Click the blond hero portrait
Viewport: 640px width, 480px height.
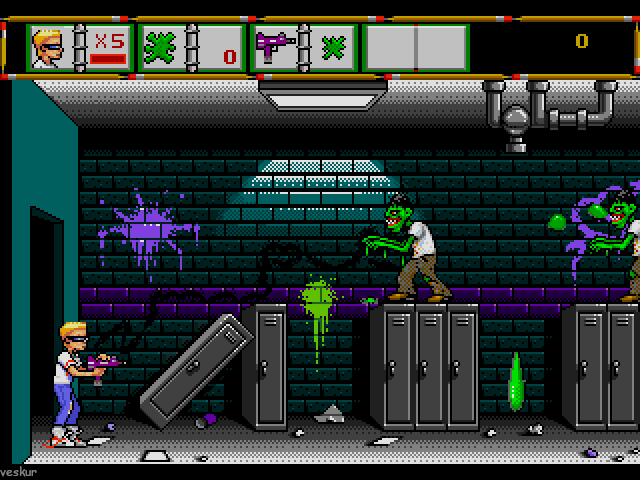click(52, 47)
